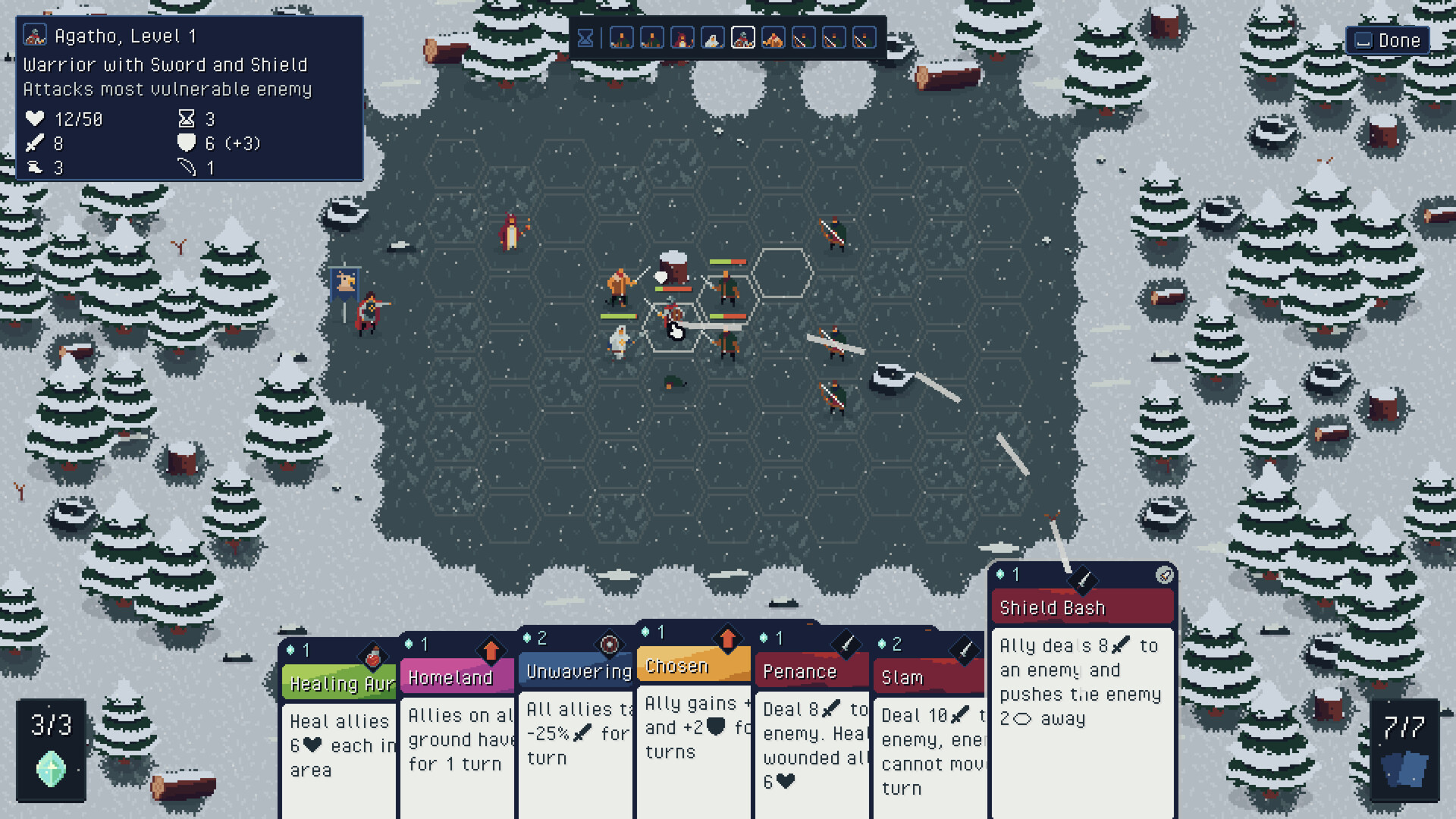This screenshot has width=1456, height=819.
Task: Click the circular weapon badge on the Shield Bash card corner
Action: pos(1163,575)
